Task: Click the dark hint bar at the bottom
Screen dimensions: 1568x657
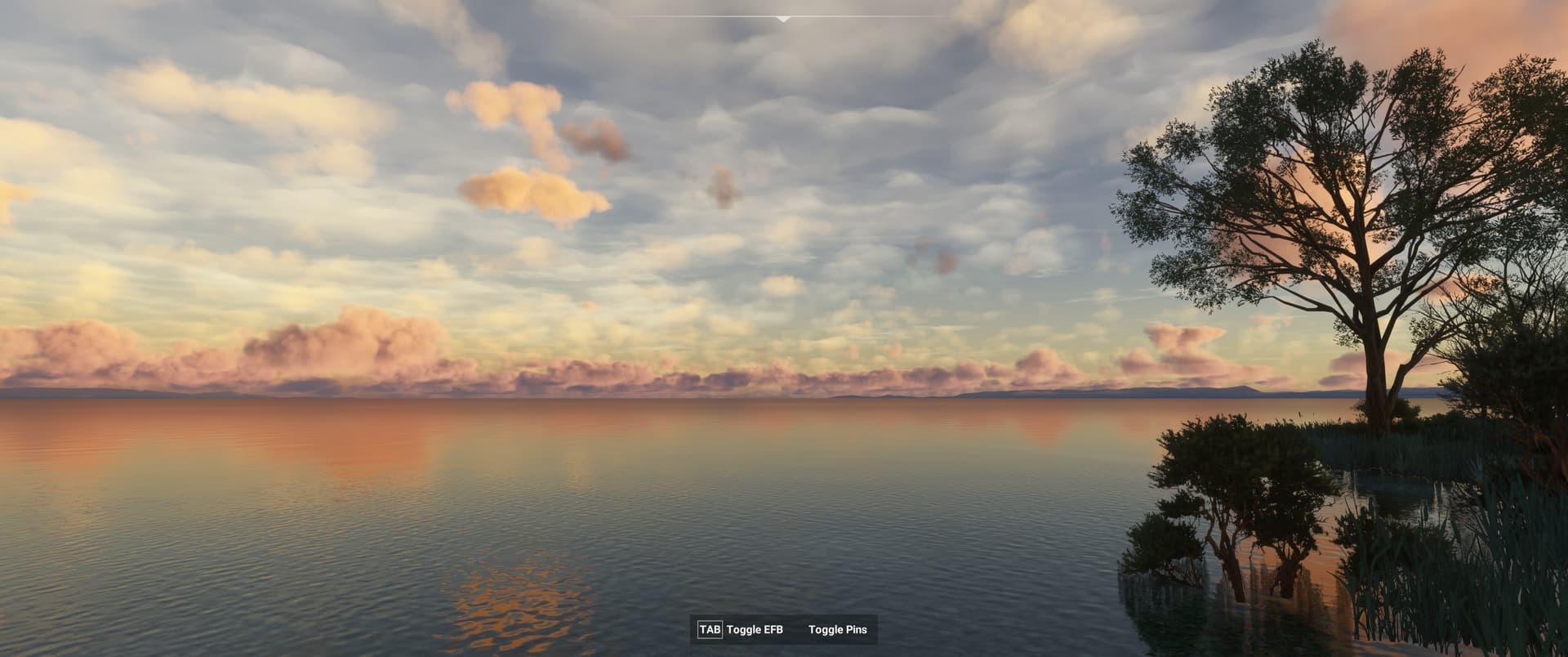Action: click(784, 630)
